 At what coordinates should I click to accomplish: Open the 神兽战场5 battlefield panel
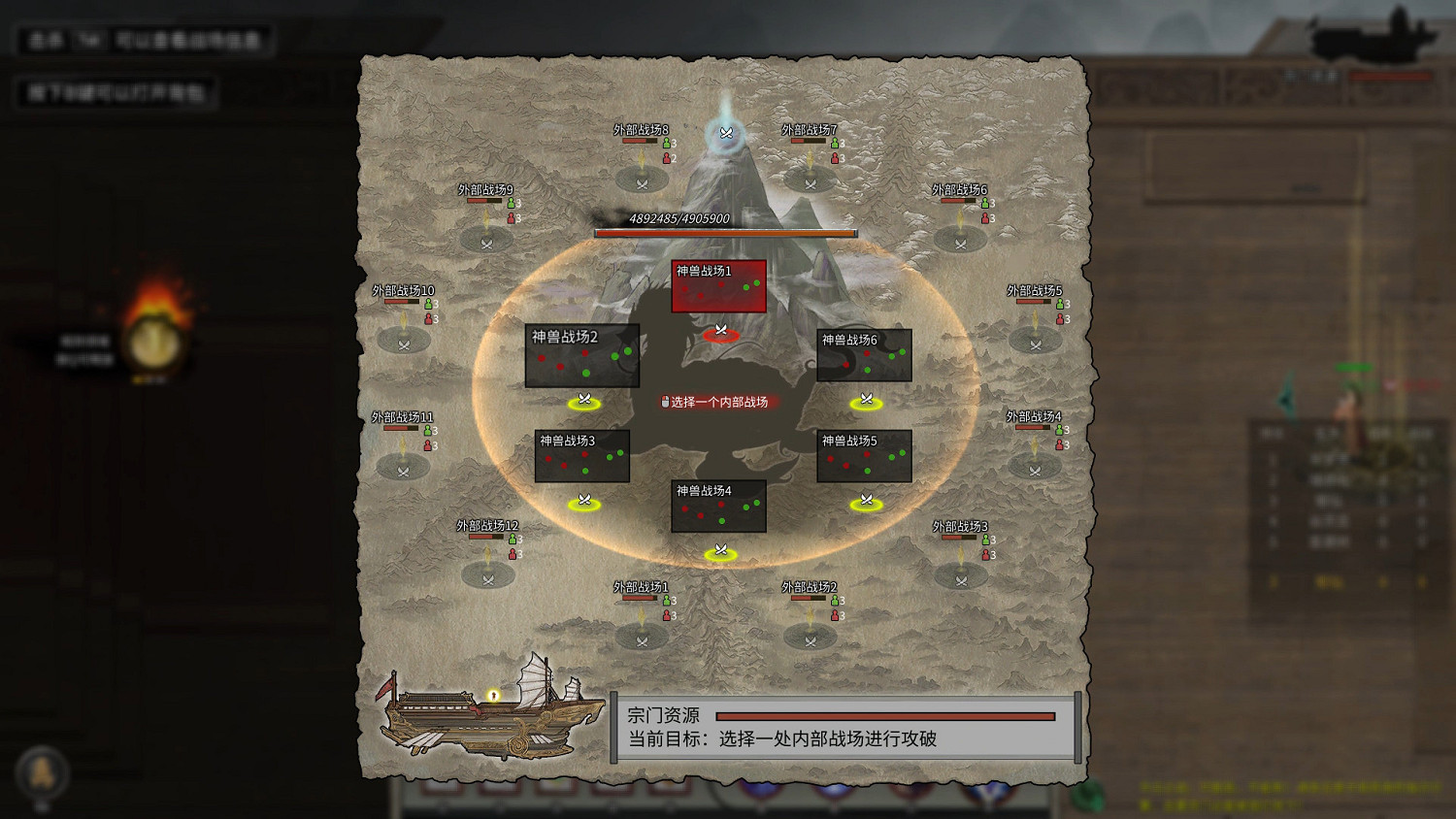click(x=865, y=456)
